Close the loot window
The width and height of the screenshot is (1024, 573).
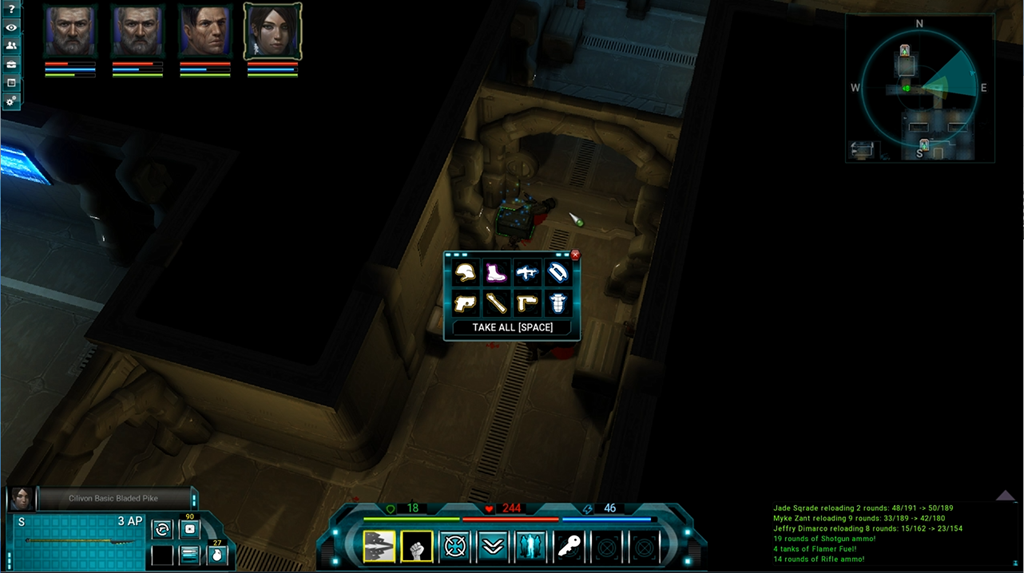click(575, 255)
